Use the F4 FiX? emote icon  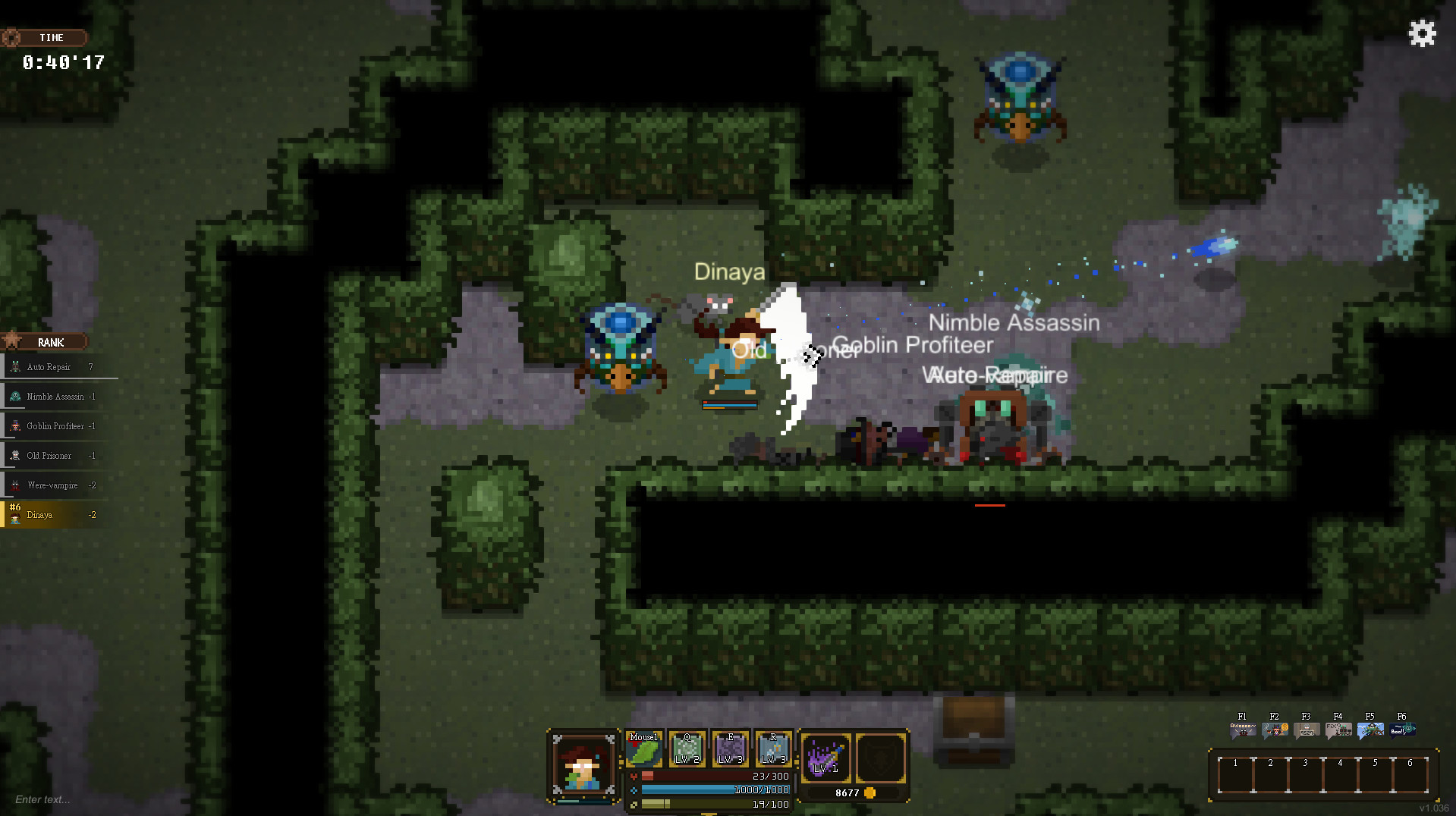point(1338,729)
